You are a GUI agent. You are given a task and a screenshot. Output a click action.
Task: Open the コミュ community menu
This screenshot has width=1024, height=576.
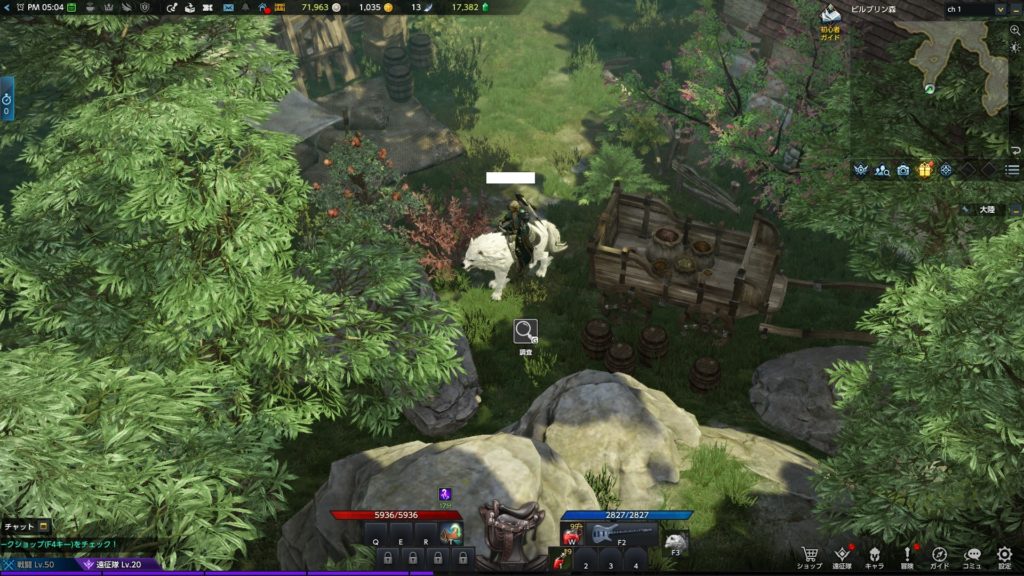click(972, 554)
